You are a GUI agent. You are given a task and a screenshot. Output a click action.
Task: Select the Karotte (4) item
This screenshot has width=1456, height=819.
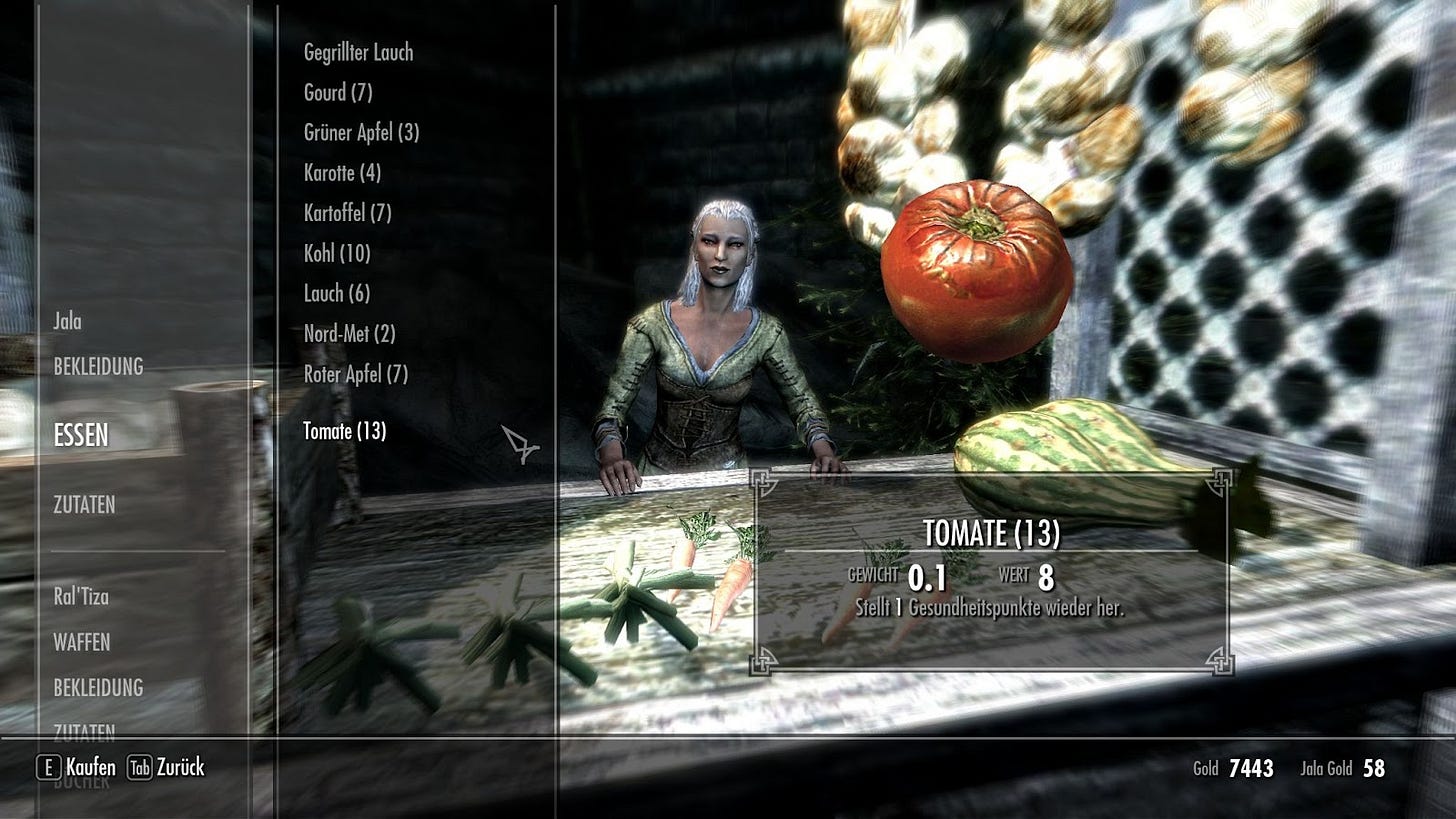342,173
